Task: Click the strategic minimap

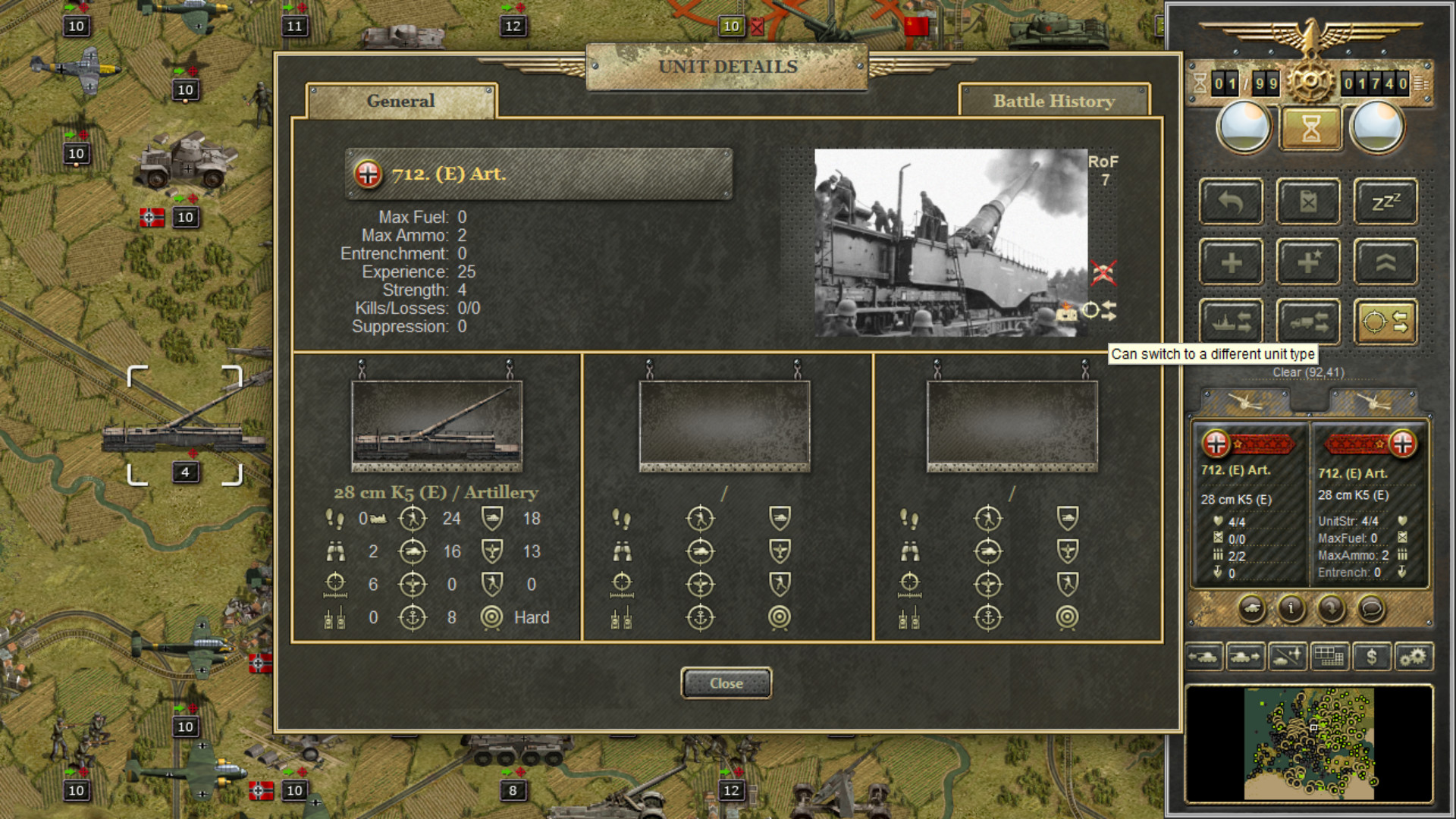Action: pos(1309,743)
